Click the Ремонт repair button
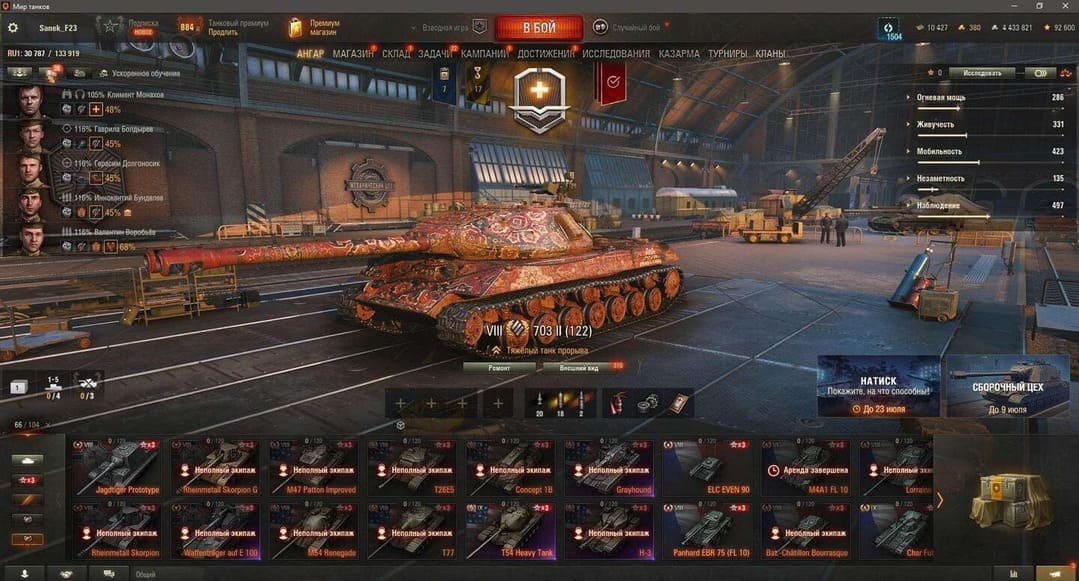 click(499, 368)
